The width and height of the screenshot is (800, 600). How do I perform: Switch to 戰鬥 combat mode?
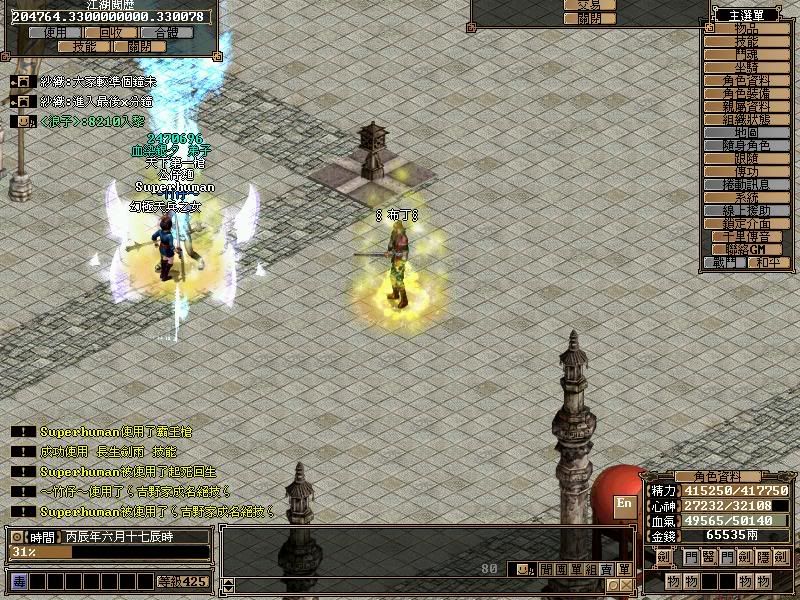coord(724,263)
